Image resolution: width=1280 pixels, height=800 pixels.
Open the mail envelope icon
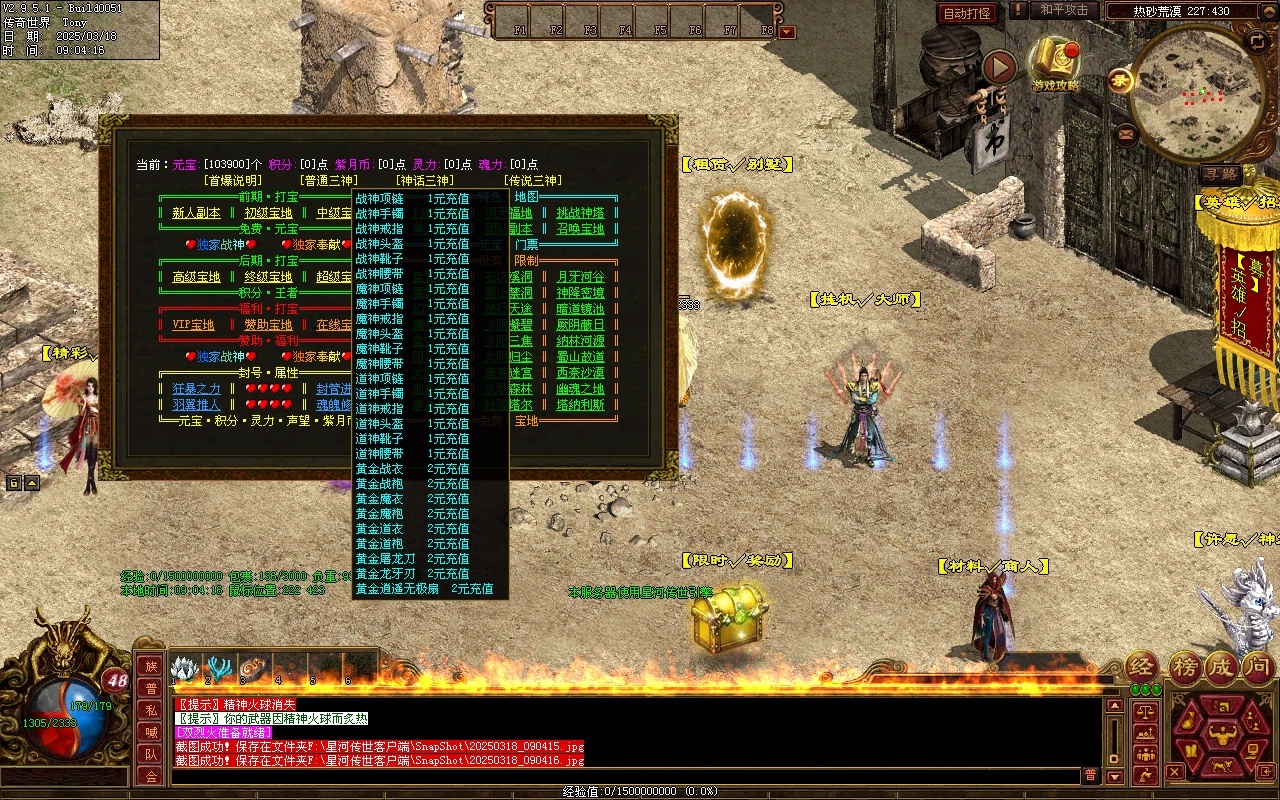point(1127,132)
